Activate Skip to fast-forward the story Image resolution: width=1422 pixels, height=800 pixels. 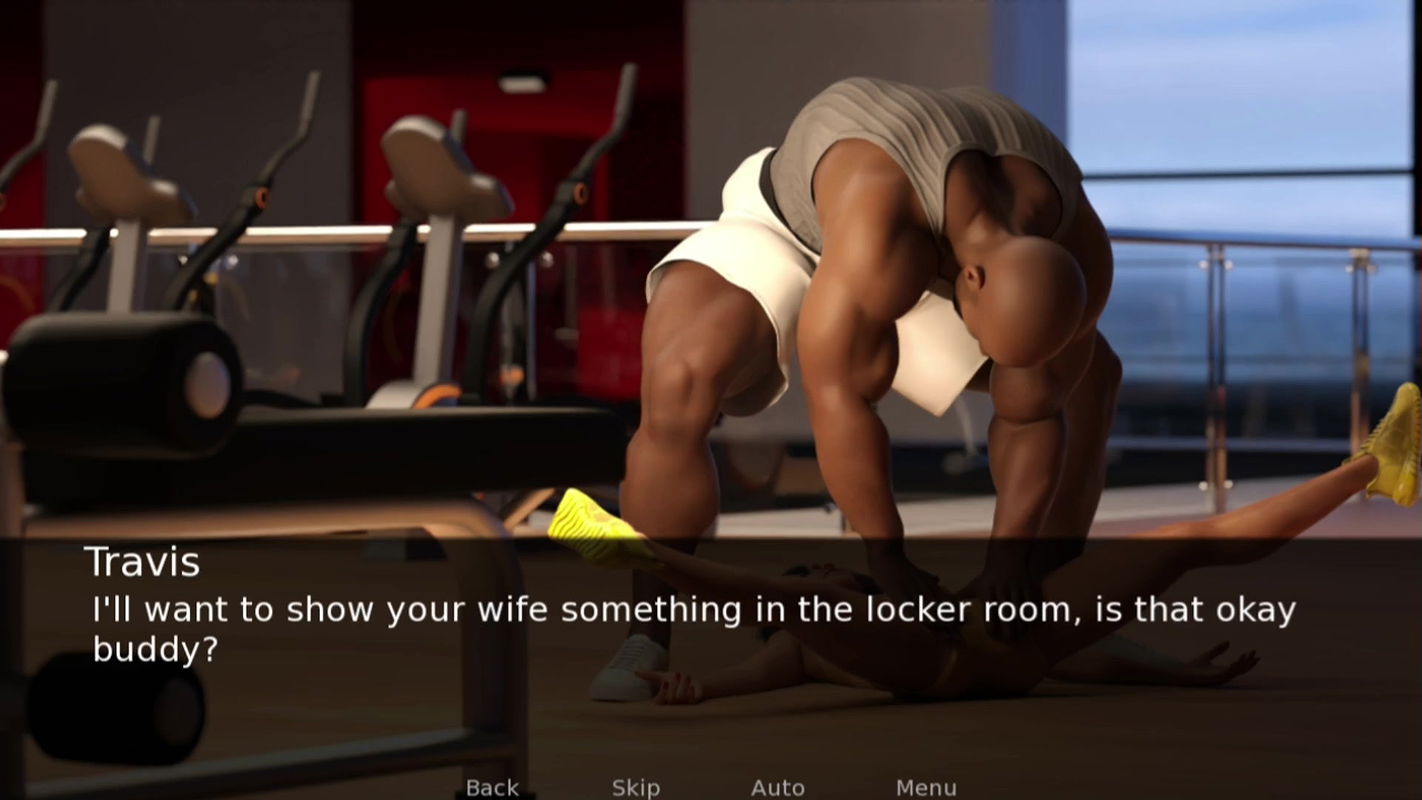(635, 787)
